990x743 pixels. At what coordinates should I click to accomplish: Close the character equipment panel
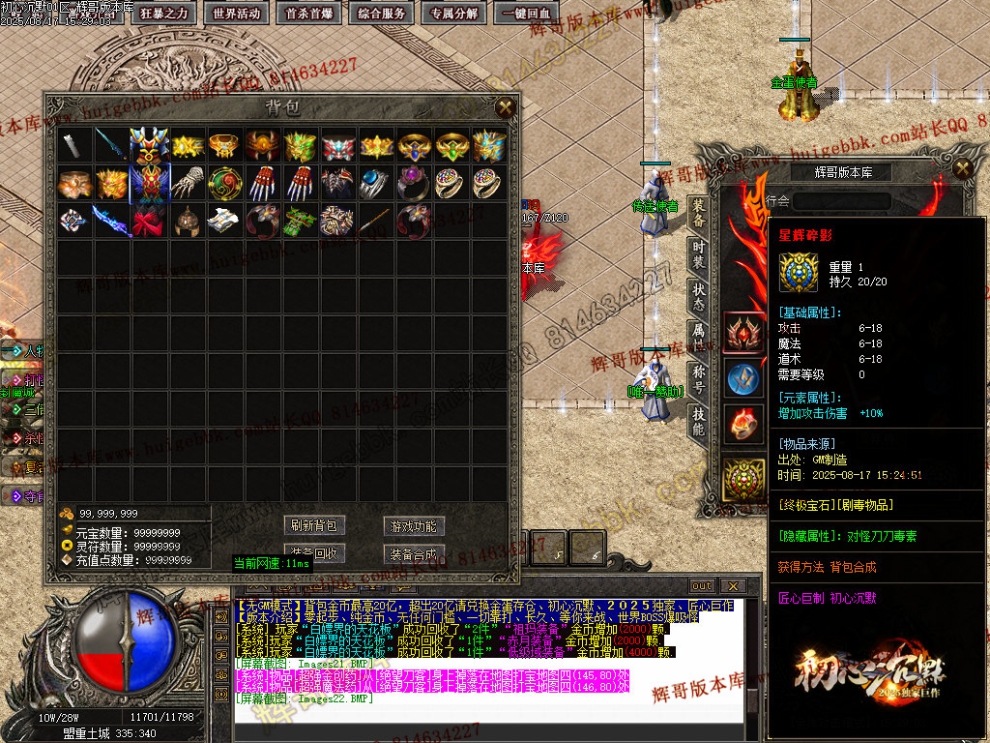click(x=962, y=168)
